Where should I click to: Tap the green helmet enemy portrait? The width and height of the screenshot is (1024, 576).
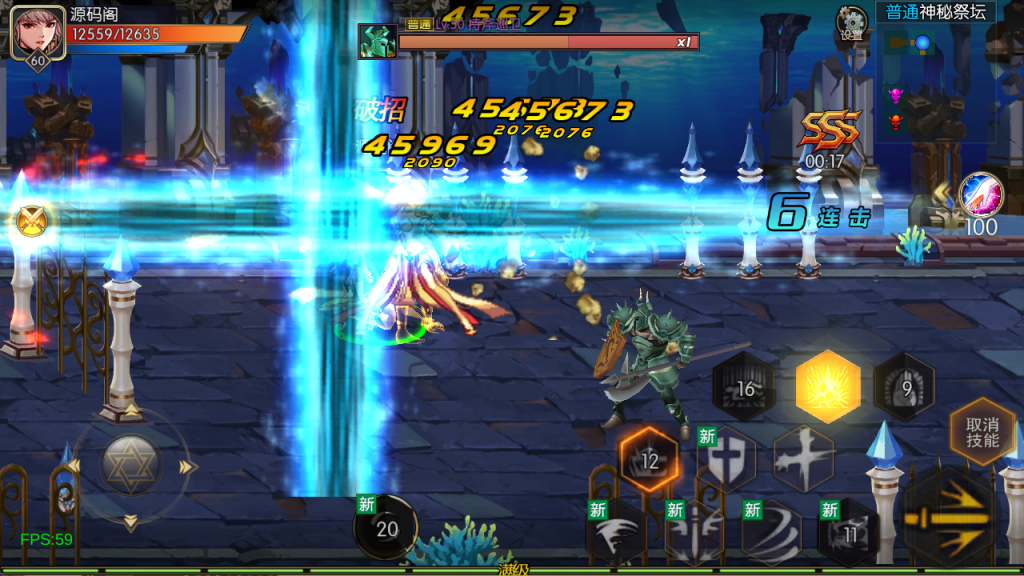pyautogui.click(x=378, y=42)
